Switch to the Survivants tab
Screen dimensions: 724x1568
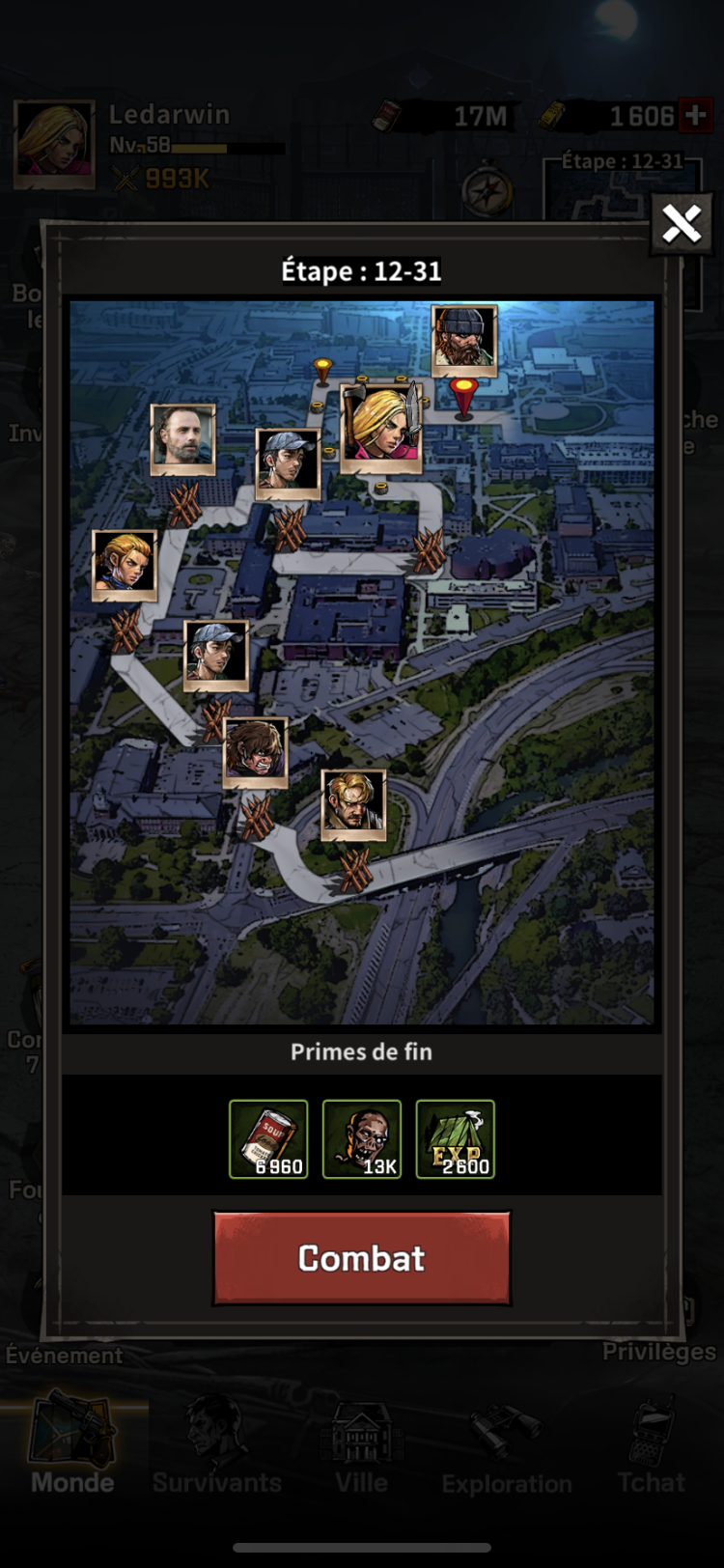click(x=217, y=1443)
